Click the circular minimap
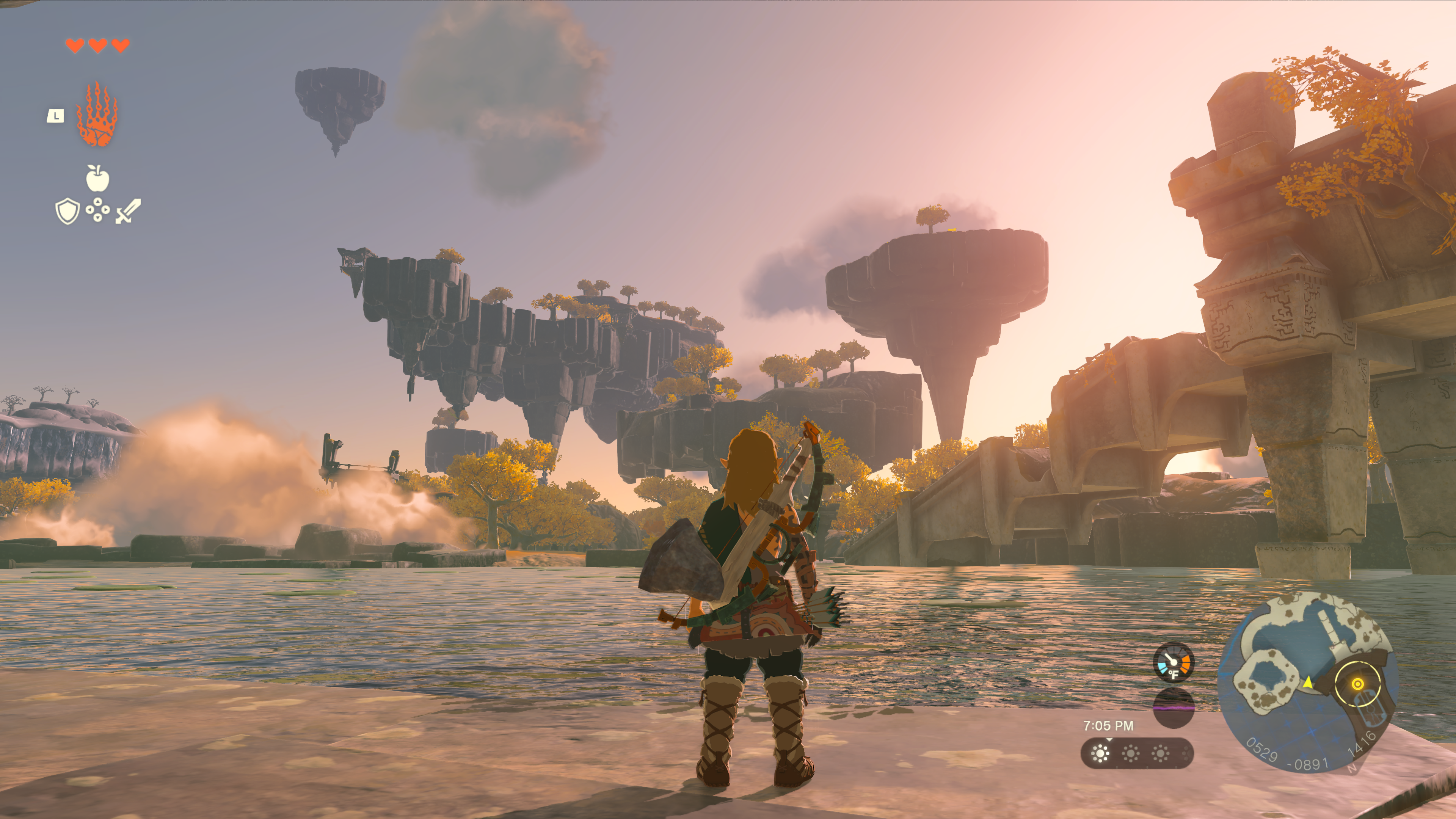This screenshot has width=1456, height=819. click(x=1307, y=682)
